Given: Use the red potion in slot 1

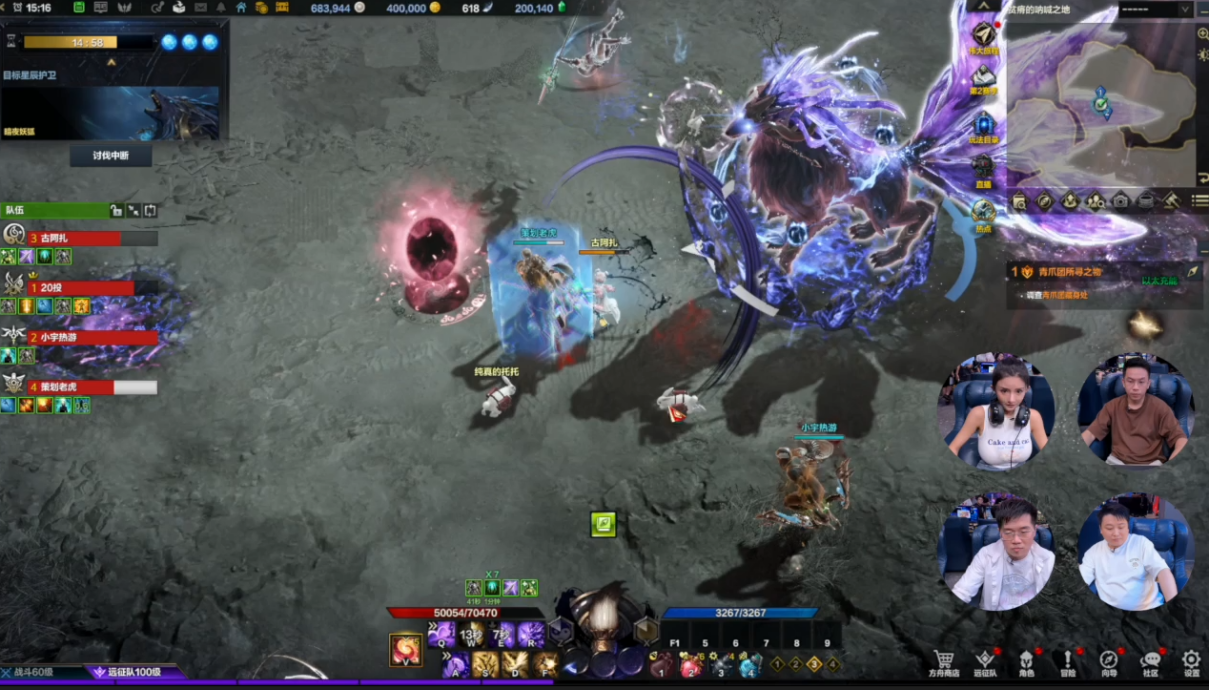Looking at the screenshot, I should click(x=661, y=666).
